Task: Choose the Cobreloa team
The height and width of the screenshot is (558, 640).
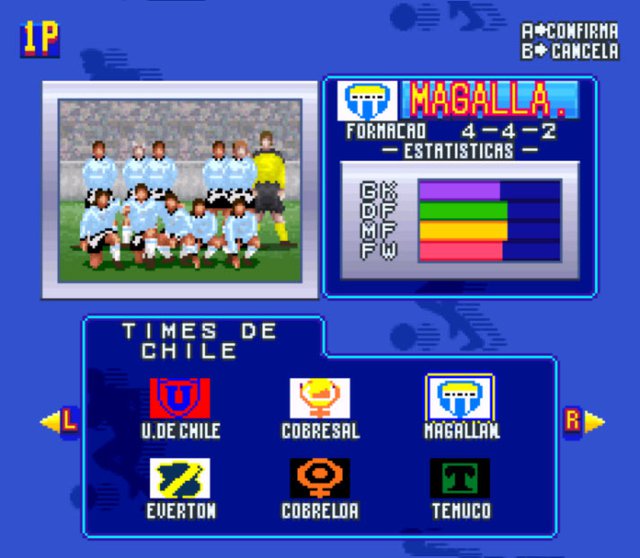Action: pos(320,479)
